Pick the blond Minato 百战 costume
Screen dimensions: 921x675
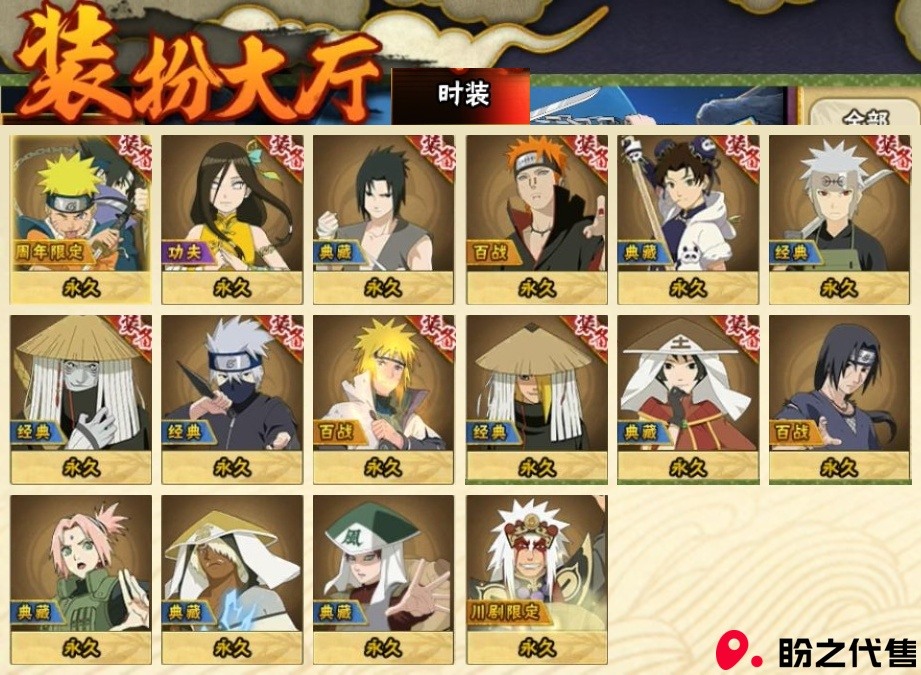click(x=383, y=398)
